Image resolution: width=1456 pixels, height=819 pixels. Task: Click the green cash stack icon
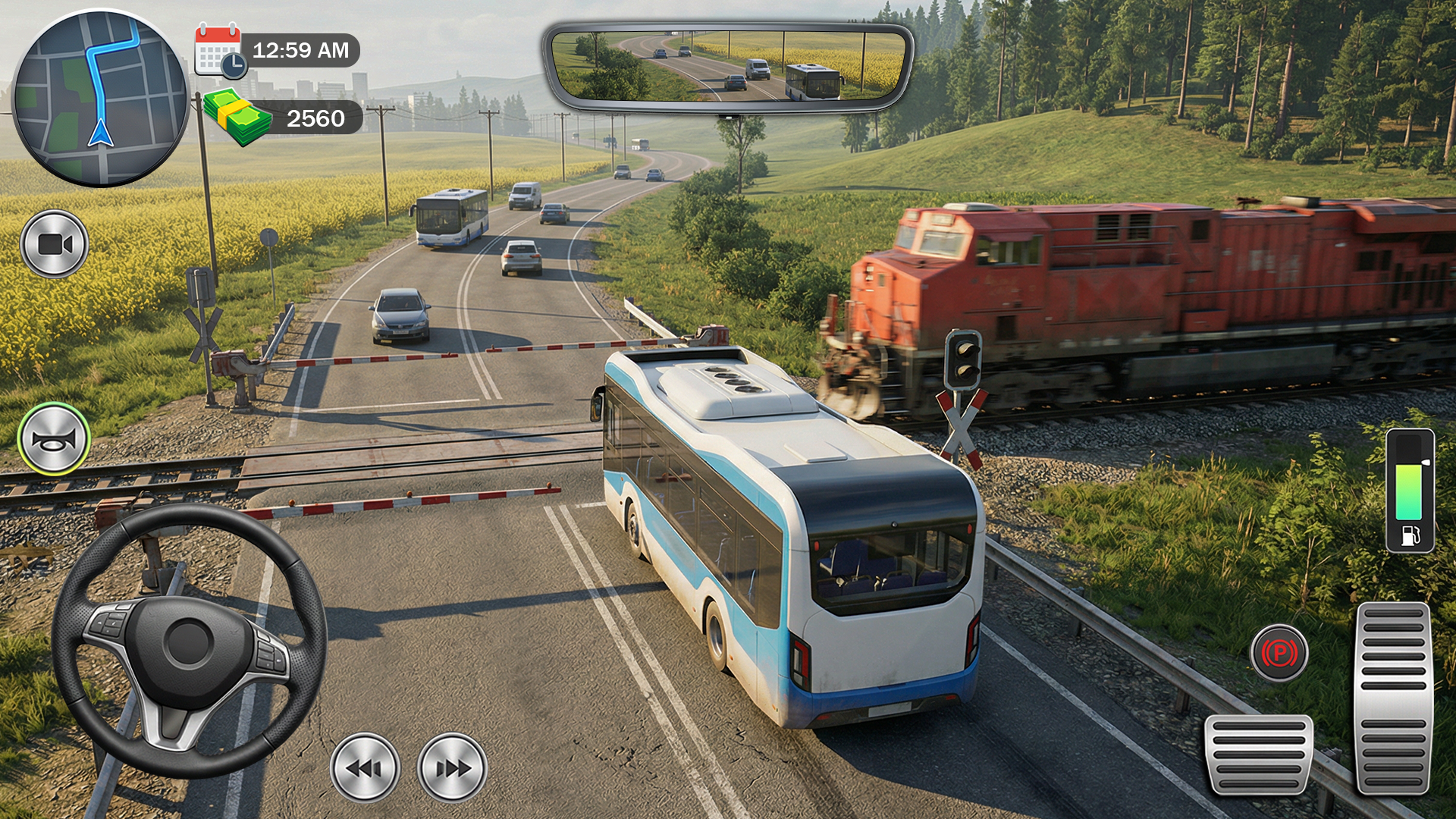click(x=237, y=118)
